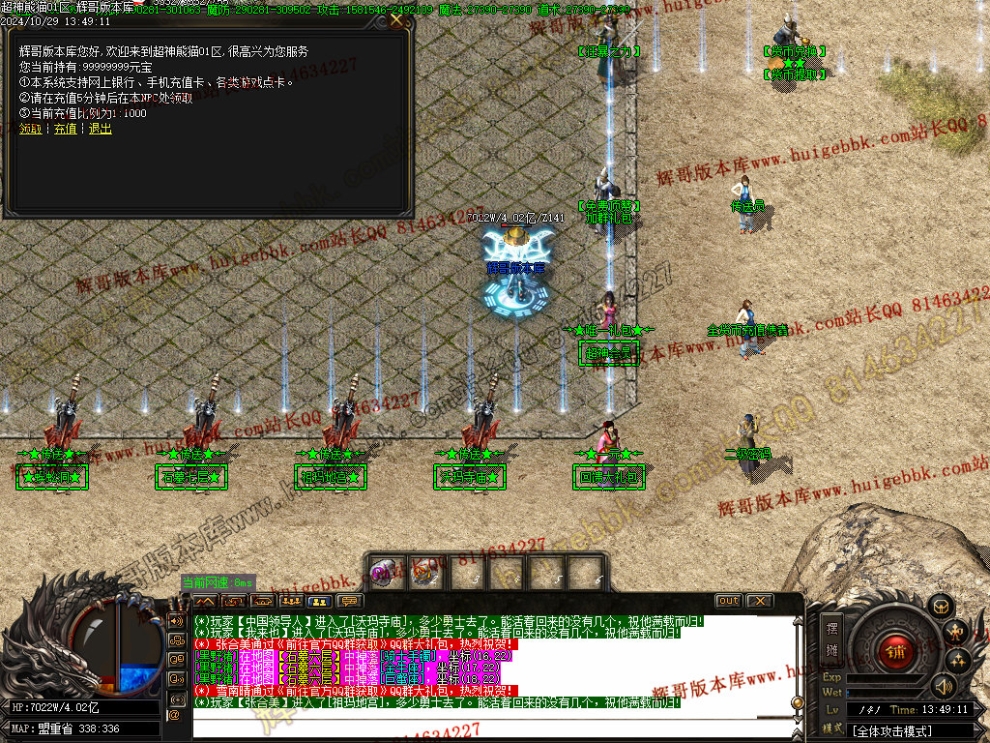Viewport: 990px width, 743px height.
Task: Choose the 充值 recharge option
Action: click(x=65, y=129)
